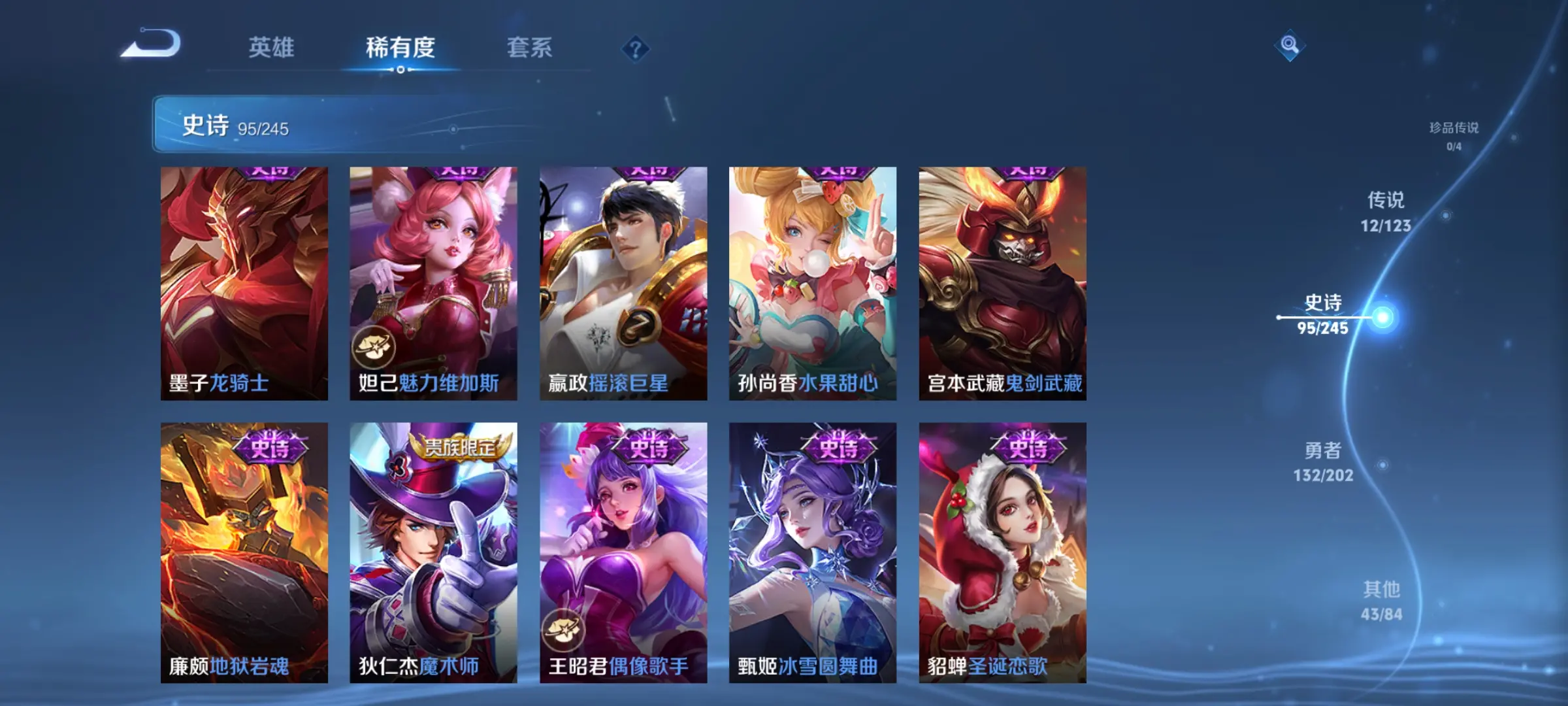Open the skin search magnifier
Viewport: 1568px width, 706px height.
point(1289,45)
